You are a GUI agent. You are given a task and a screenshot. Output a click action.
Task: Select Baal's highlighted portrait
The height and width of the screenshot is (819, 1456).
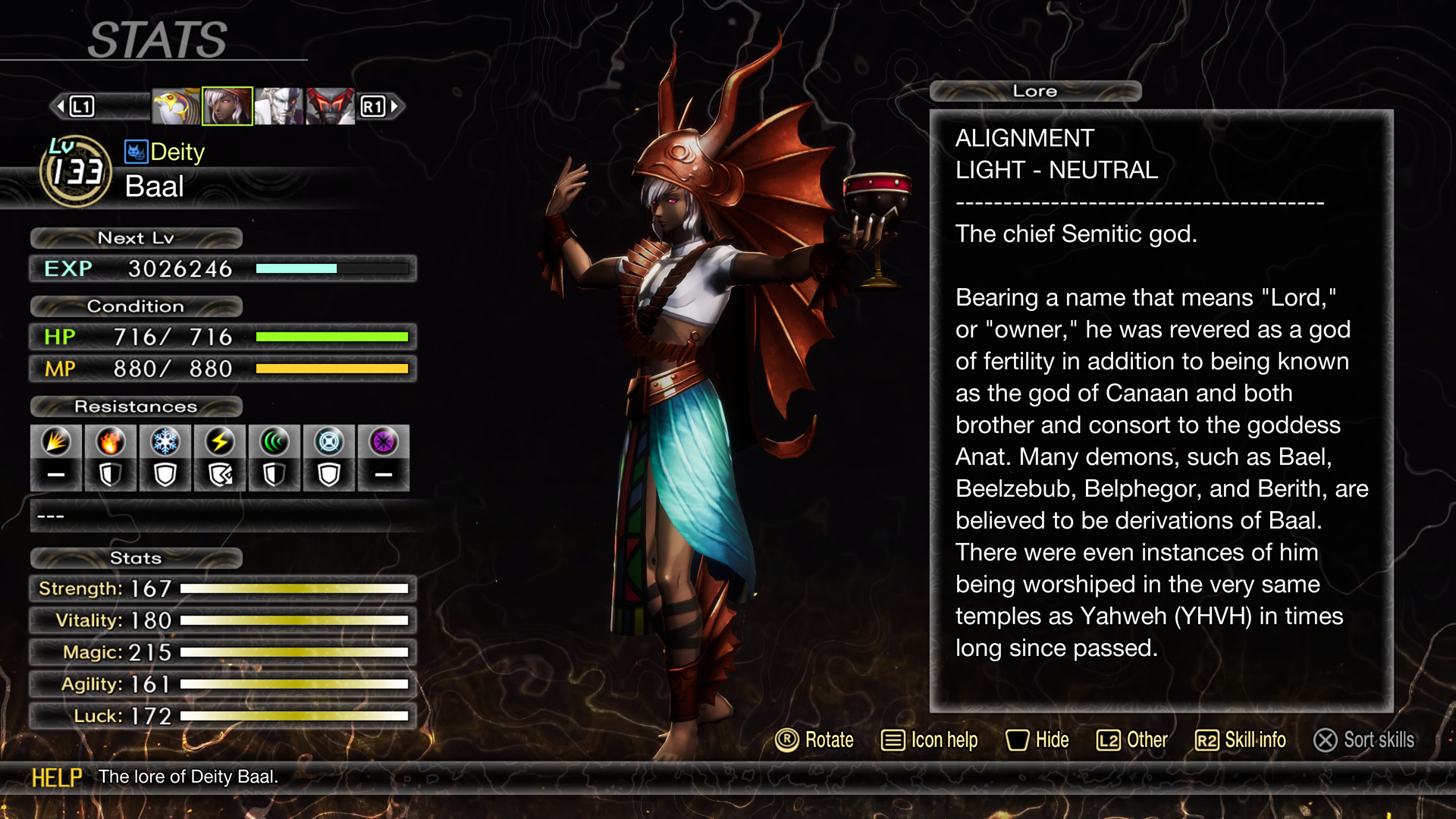(227, 106)
